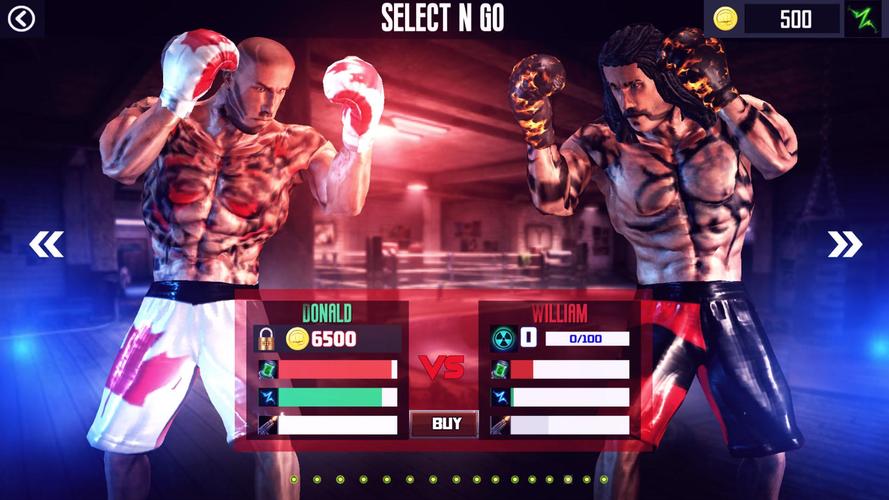Click the padlock icon on Donald's card
The height and width of the screenshot is (500, 889).
tap(265, 339)
